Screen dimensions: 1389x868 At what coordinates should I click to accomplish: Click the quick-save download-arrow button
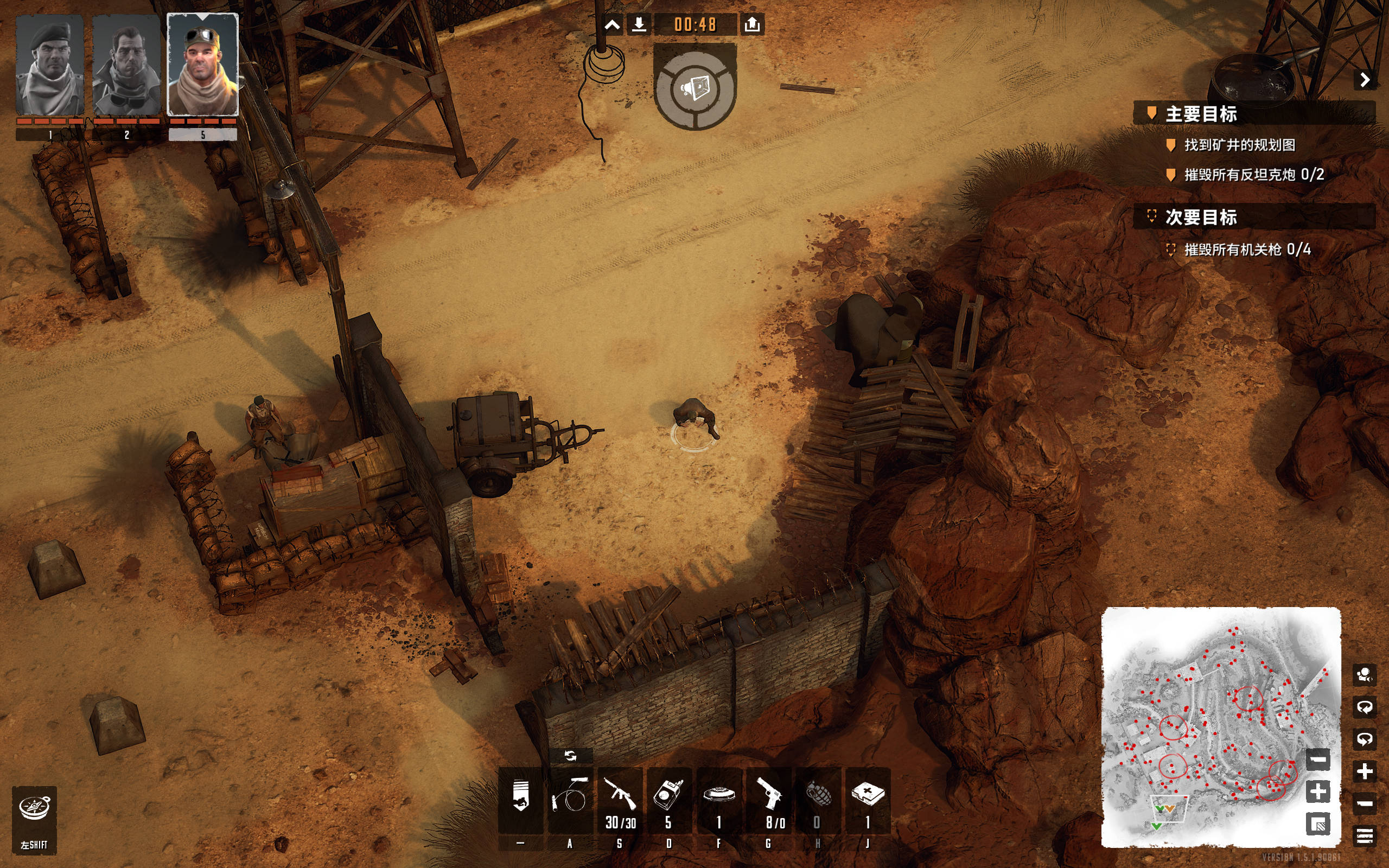639,25
